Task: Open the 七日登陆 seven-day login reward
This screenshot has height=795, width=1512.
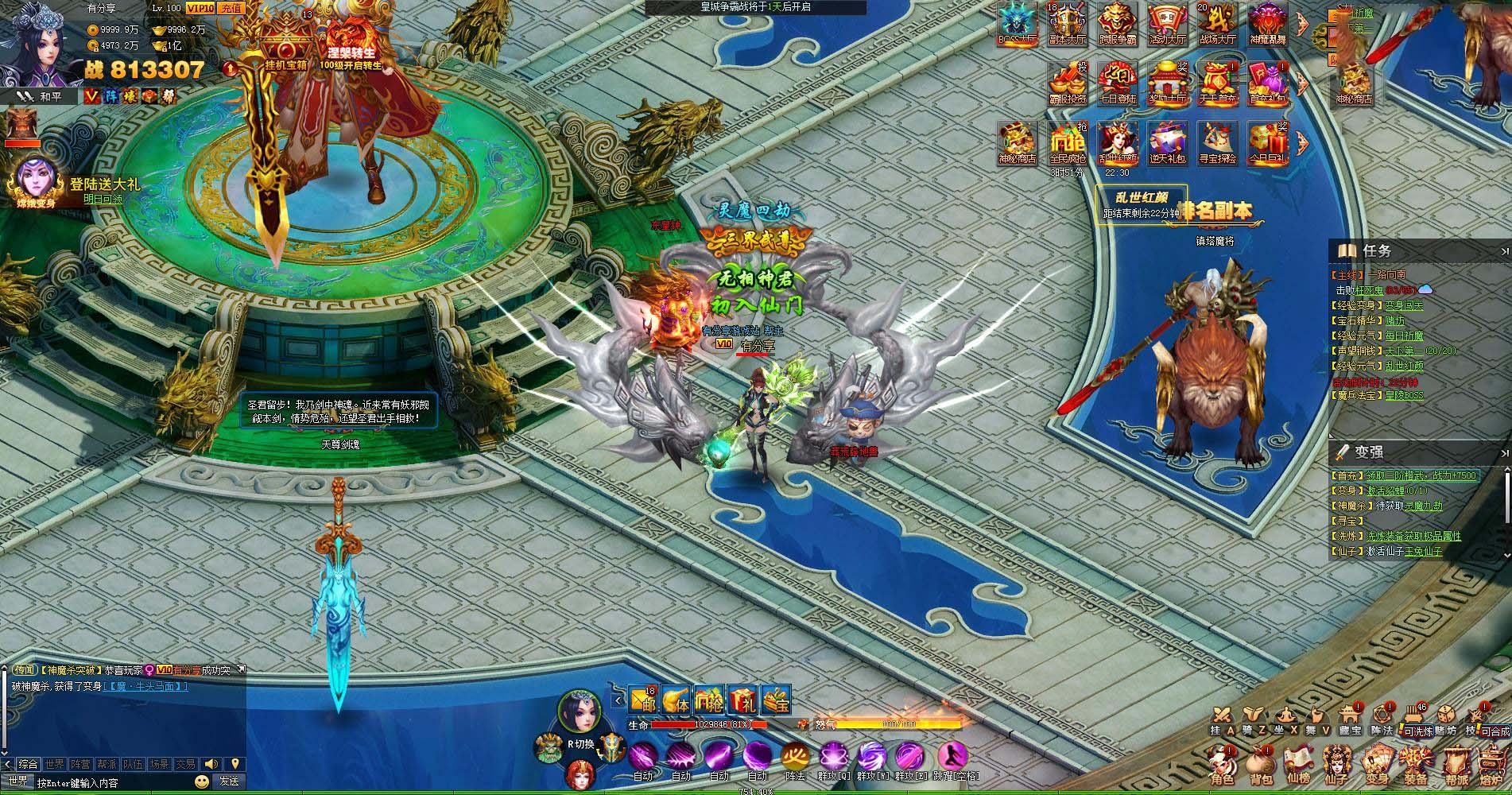Action: (x=1117, y=83)
